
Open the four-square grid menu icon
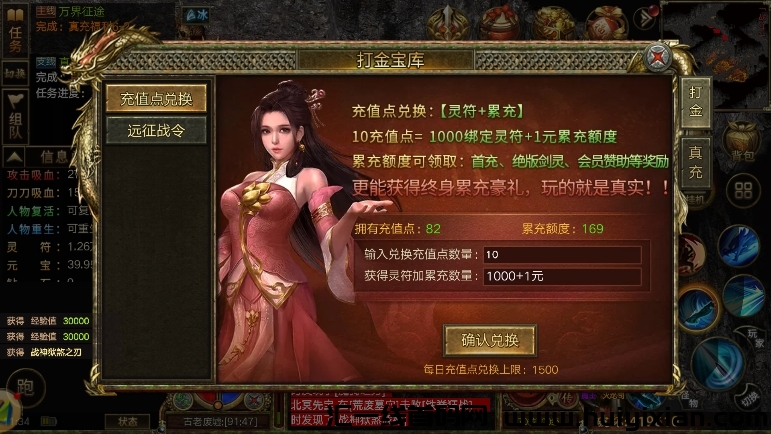pyautogui.click(x=743, y=190)
